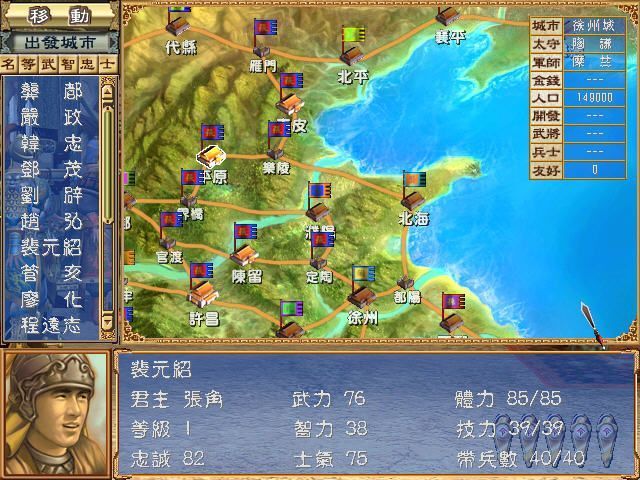
Task: Pick 徐州 city on the map
Action: pos(362,298)
